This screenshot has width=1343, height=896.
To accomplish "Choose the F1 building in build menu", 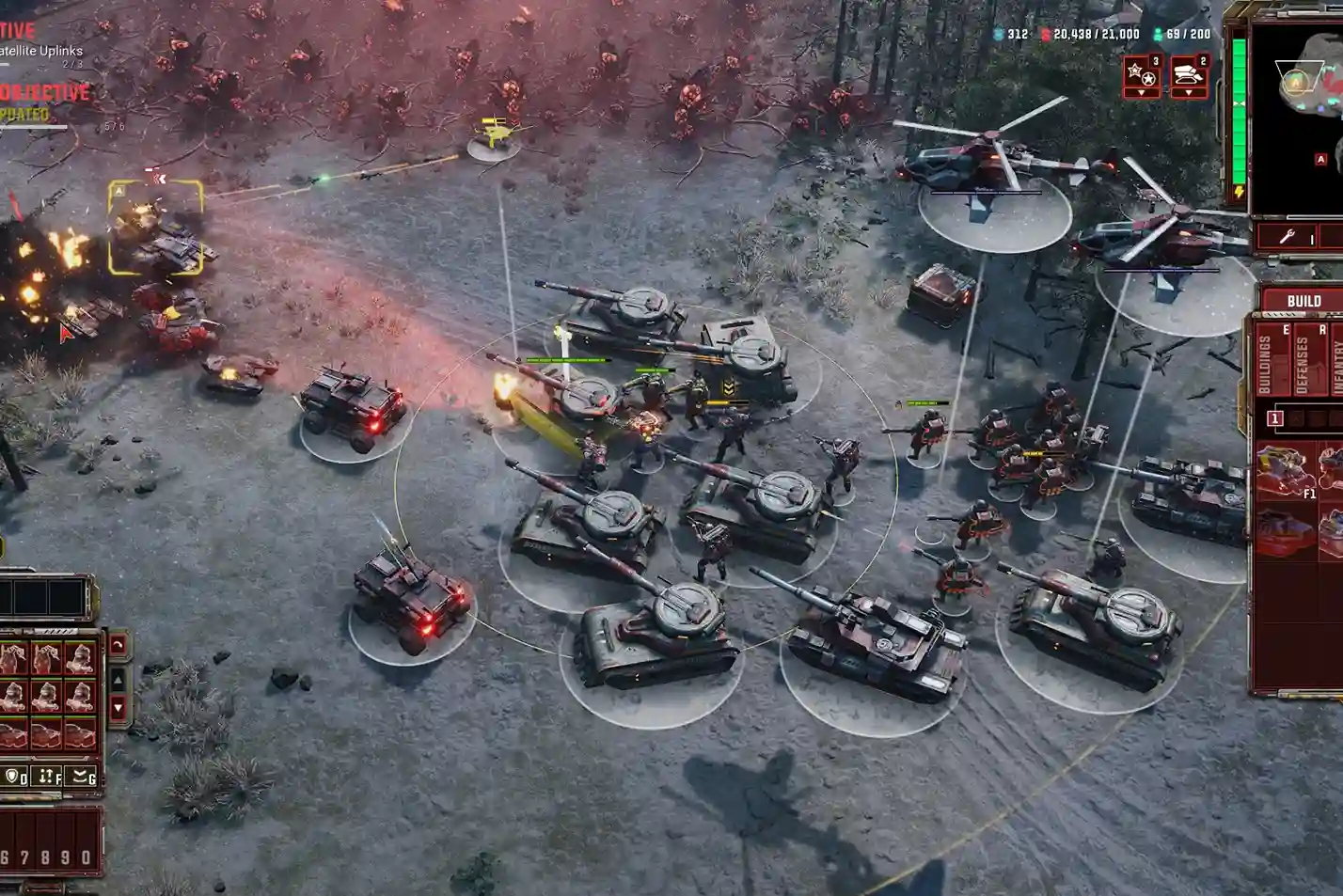I will pyautogui.click(x=1288, y=473).
